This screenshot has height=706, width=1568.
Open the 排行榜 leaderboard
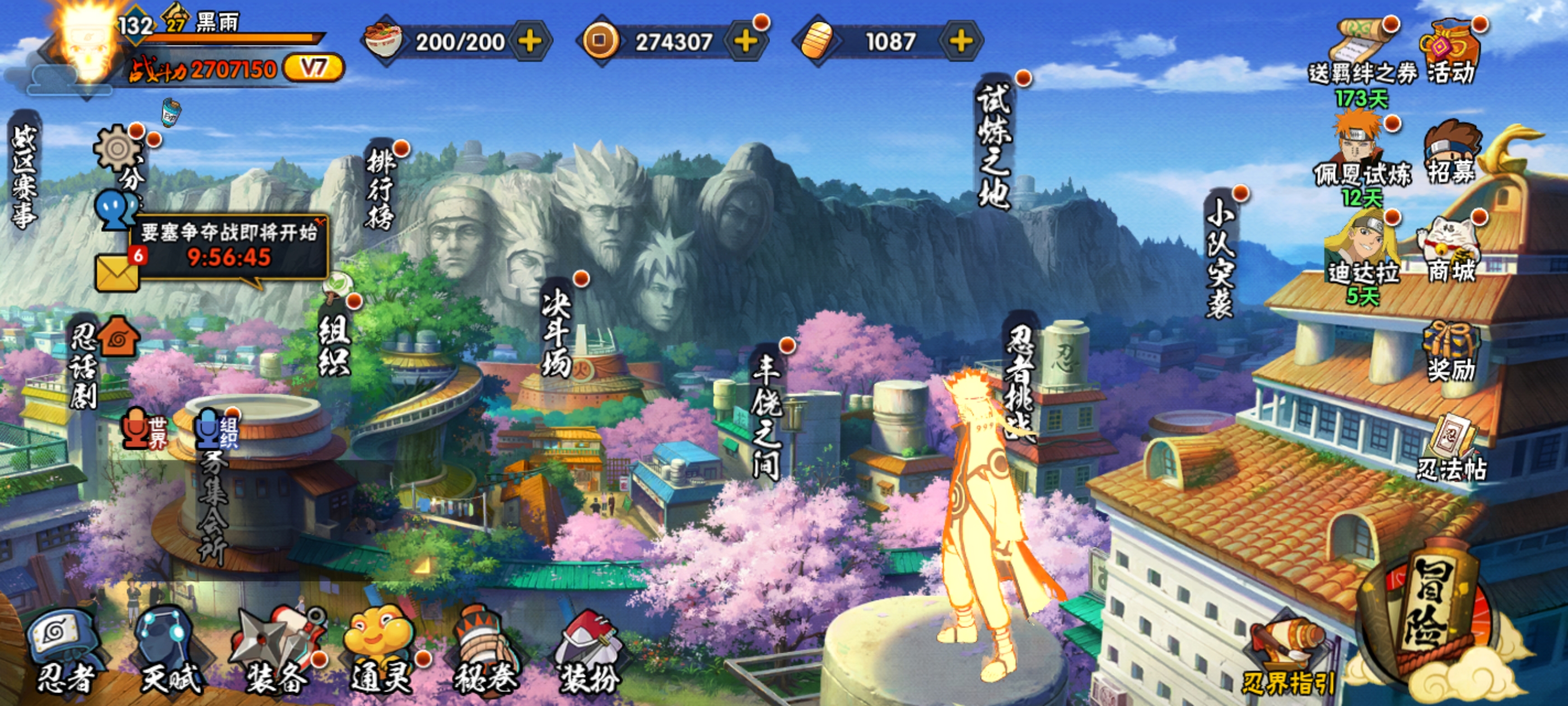[381, 190]
